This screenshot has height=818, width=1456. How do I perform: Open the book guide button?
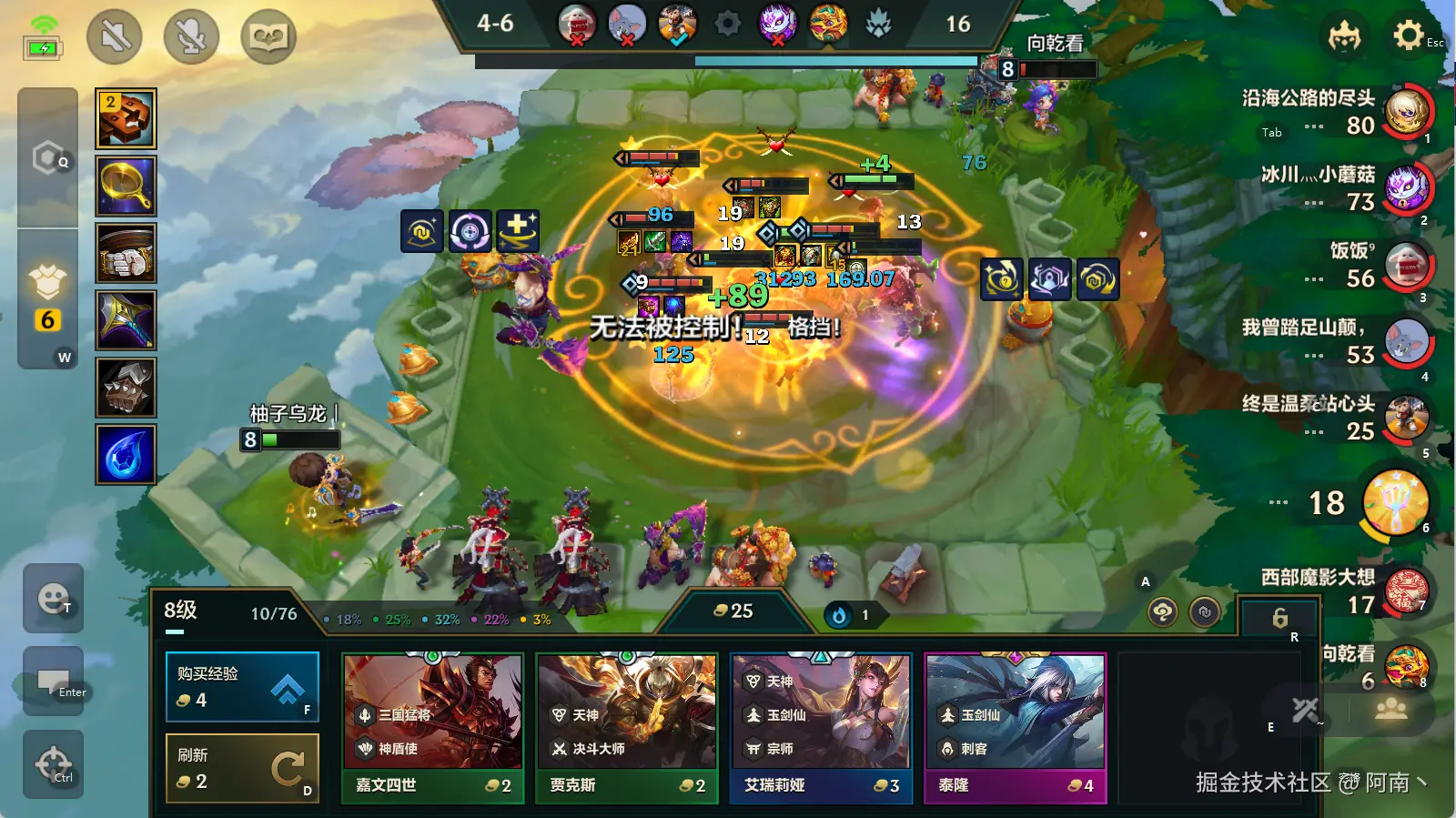268,36
